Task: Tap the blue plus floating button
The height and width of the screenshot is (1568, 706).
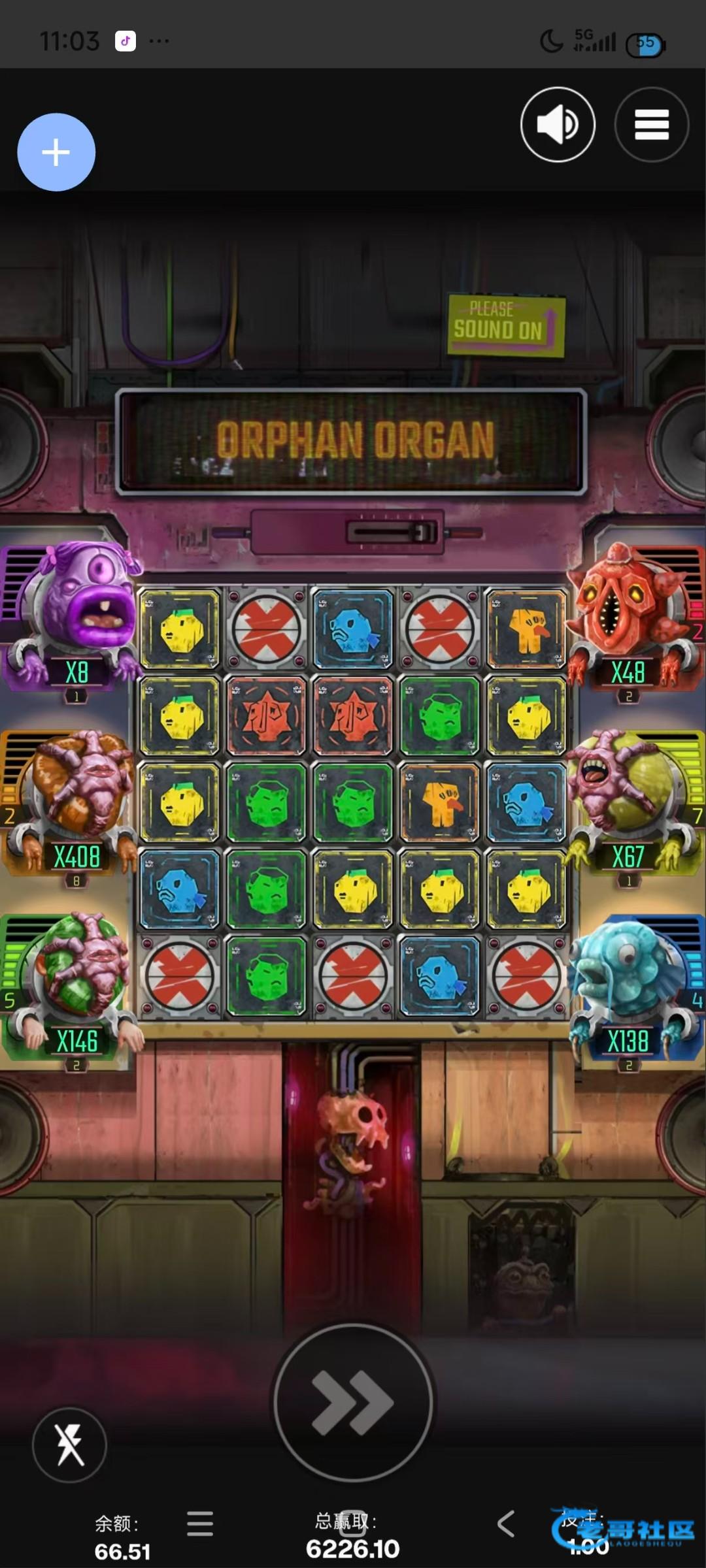Action: (56, 152)
